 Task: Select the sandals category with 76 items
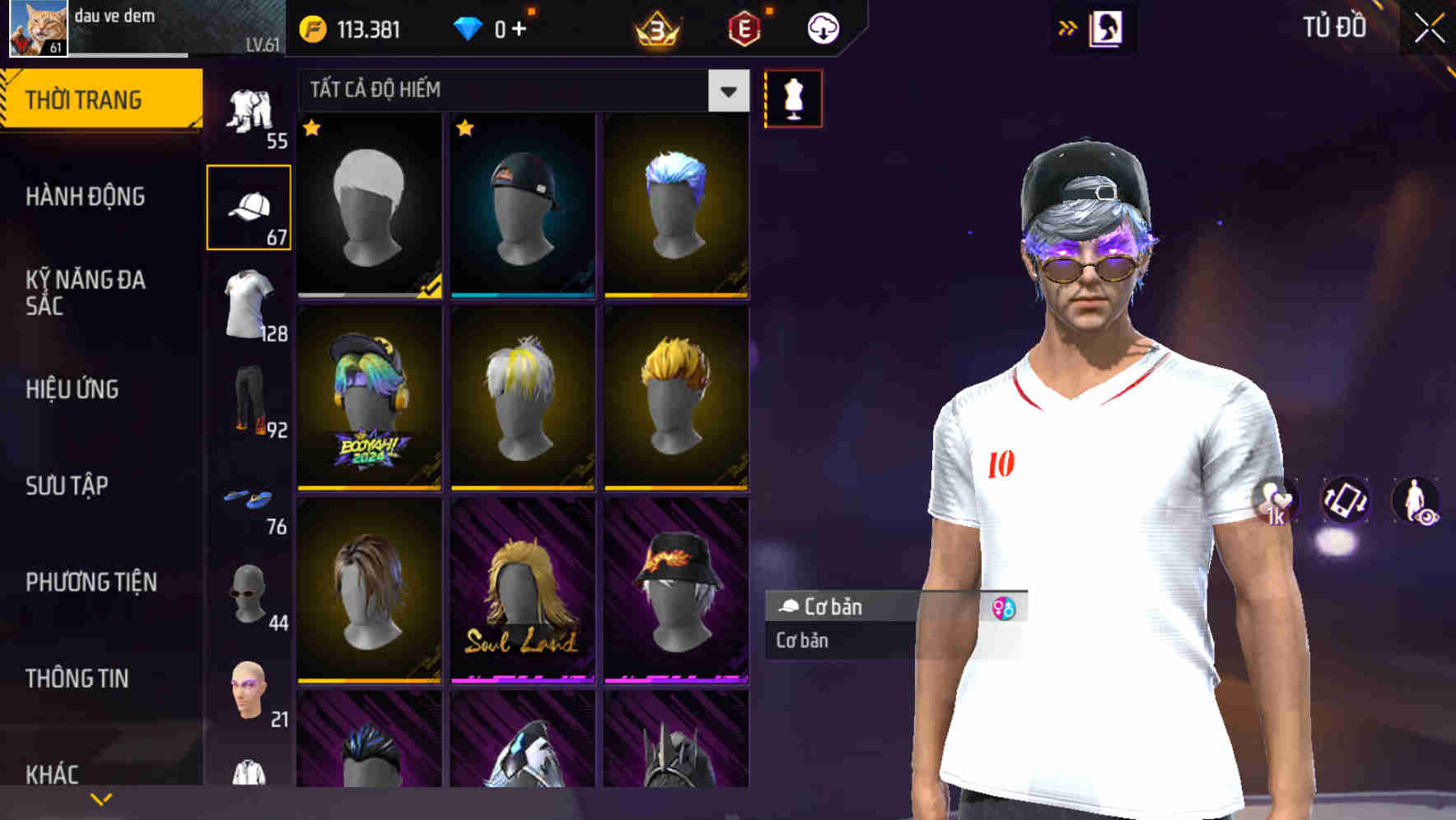pyautogui.click(x=250, y=499)
